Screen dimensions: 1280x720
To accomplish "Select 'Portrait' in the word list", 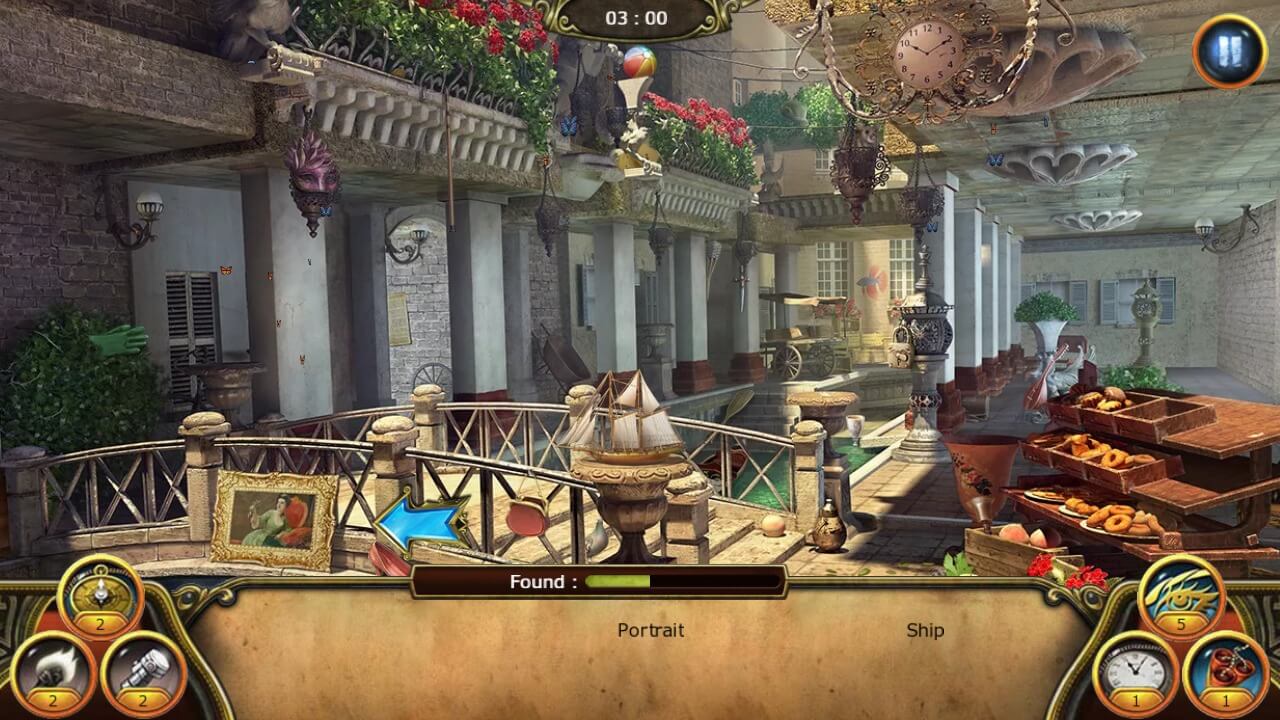I will [x=651, y=631].
